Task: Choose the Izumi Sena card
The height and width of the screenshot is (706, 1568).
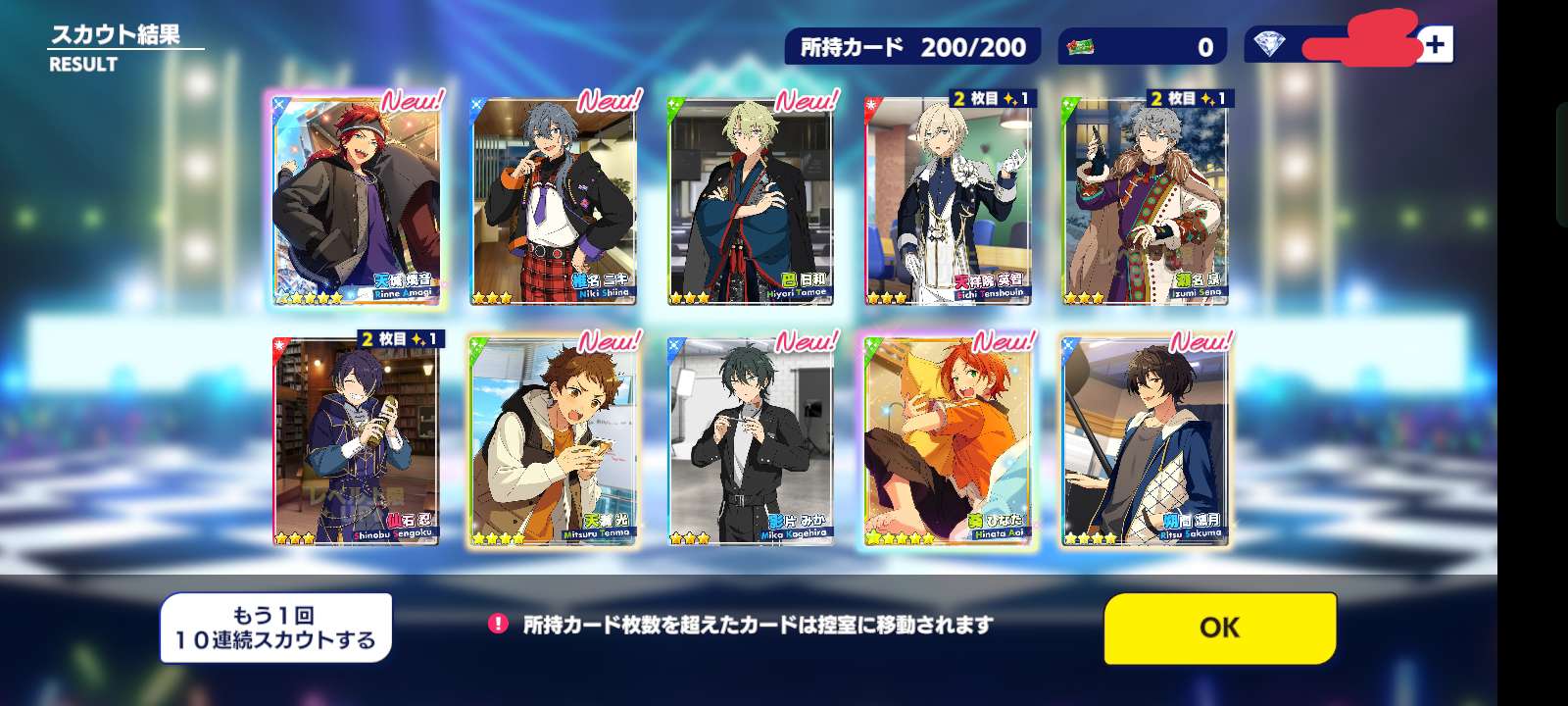Action: pyautogui.click(x=1145, y=201)
